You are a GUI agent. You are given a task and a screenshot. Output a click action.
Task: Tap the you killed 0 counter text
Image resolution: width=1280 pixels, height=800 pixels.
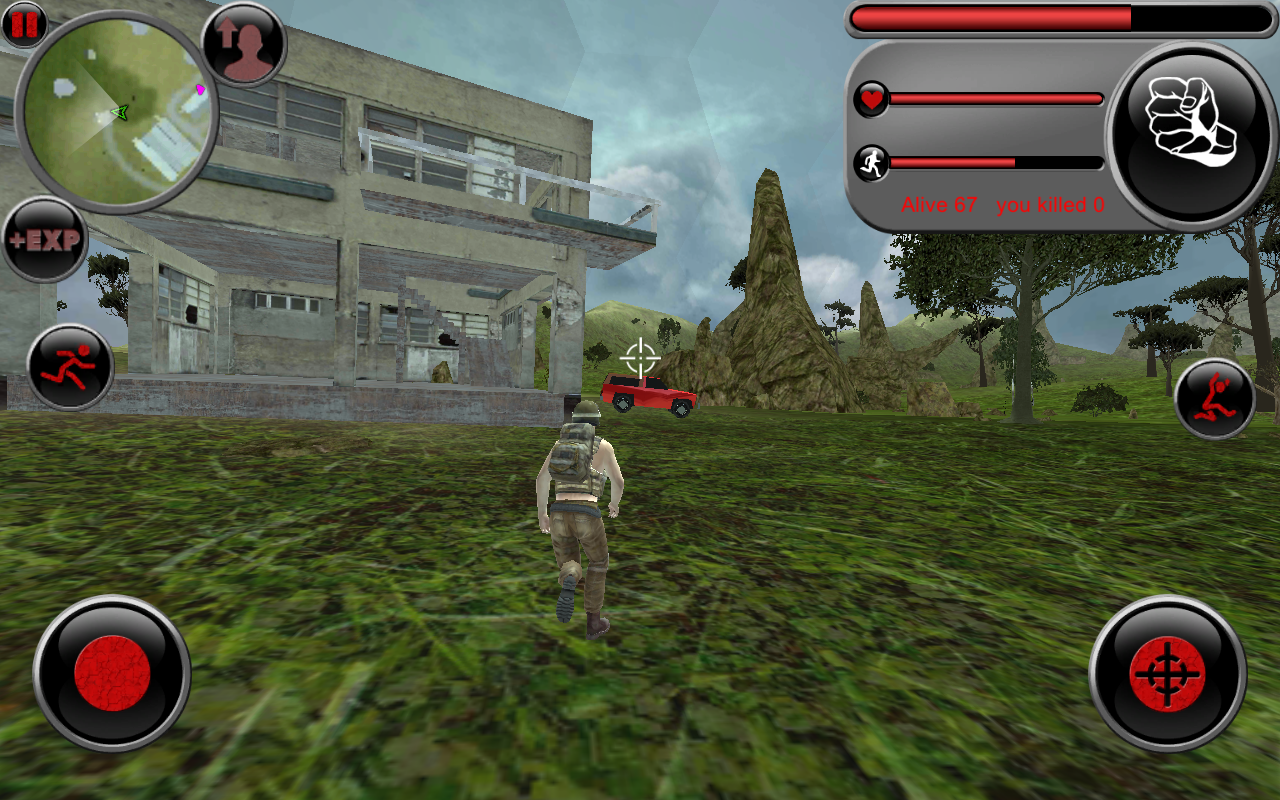point(1049,205)
